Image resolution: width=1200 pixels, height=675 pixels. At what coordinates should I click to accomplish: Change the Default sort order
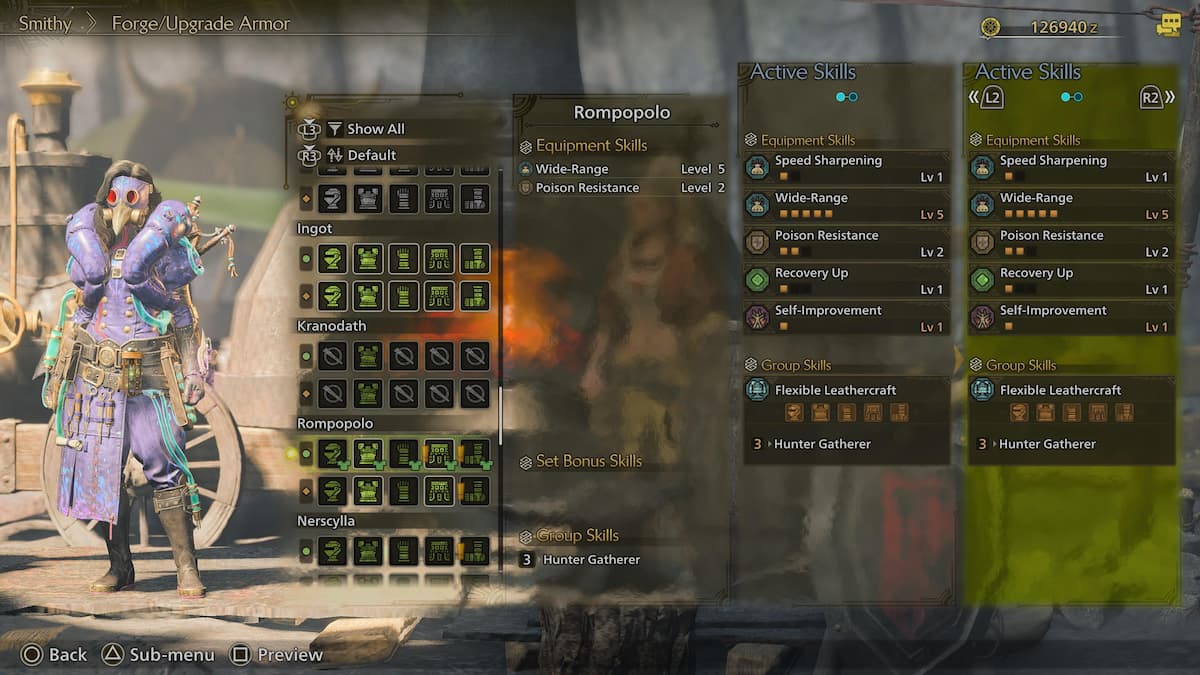click(x=371, y=155)
